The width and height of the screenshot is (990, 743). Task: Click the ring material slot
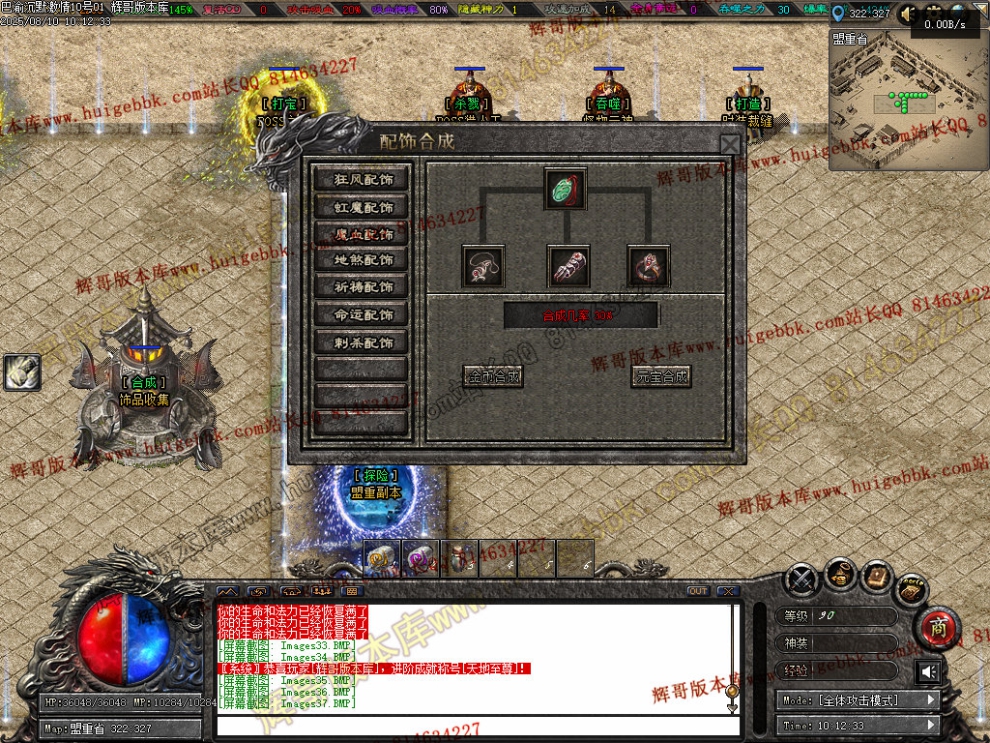pos(647,266)
